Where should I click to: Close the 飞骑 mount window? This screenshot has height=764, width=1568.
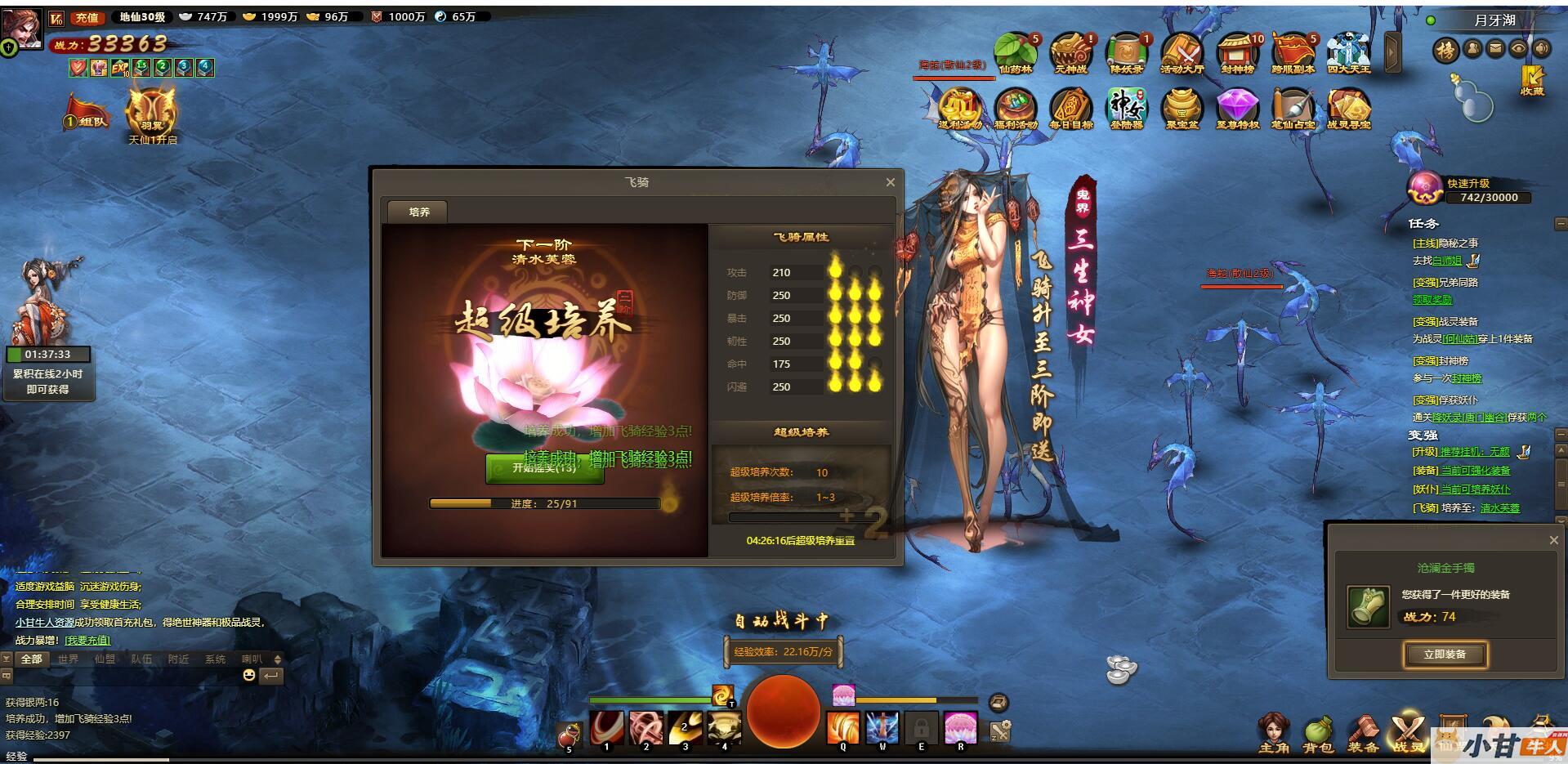point(890,182)
